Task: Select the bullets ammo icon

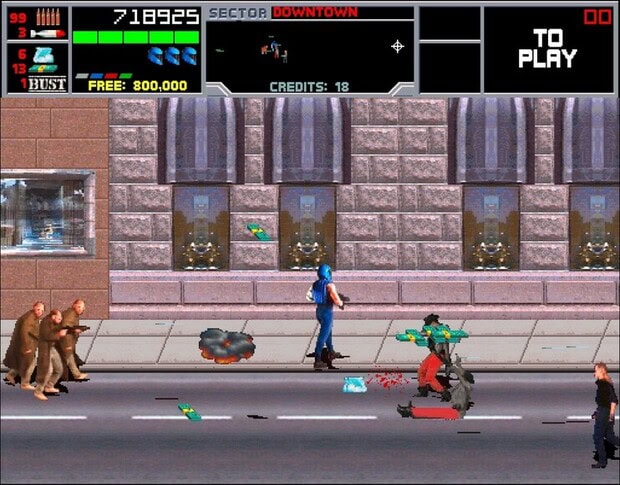Action: tap(47, 16)
